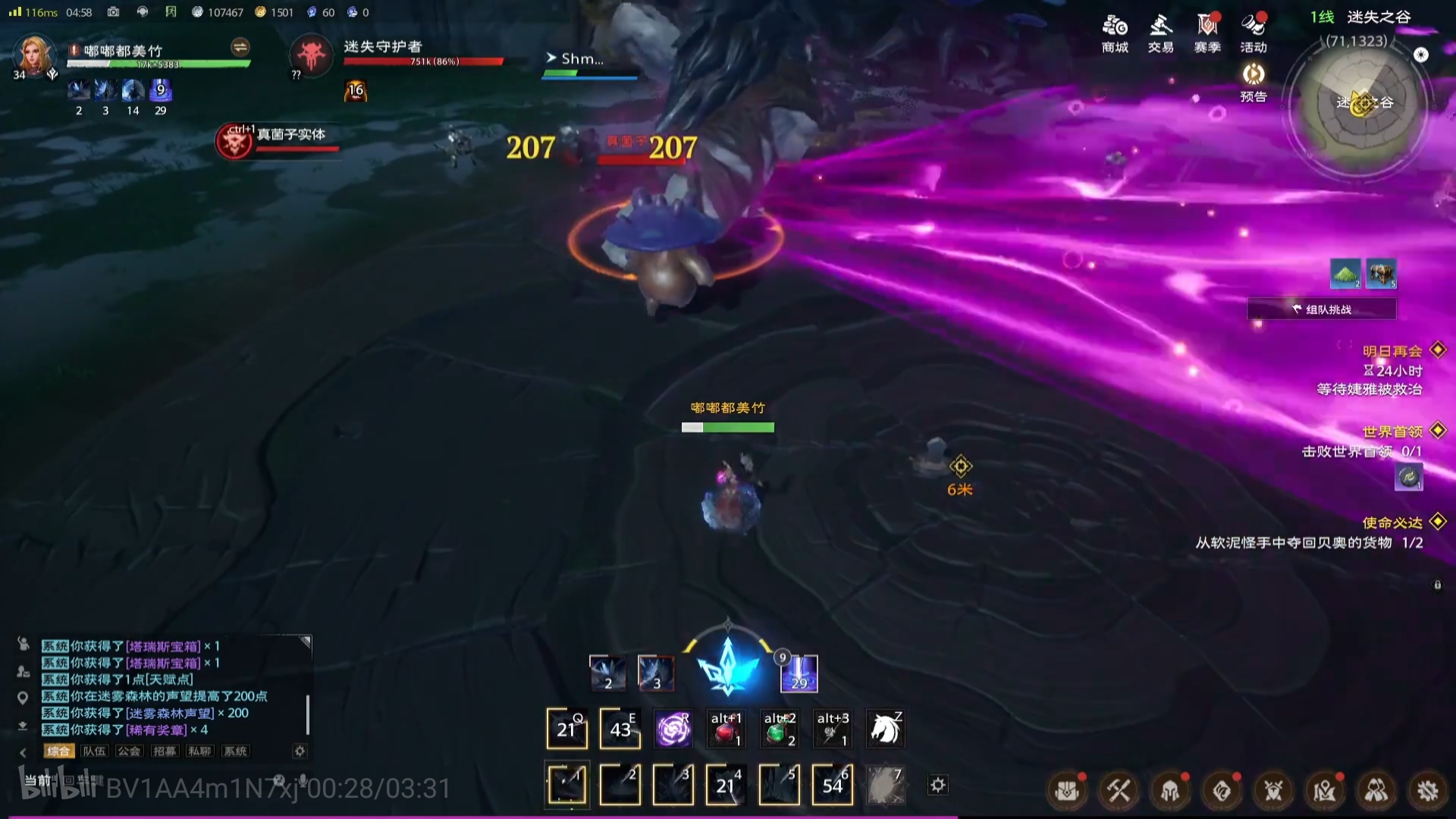Open the helmet character equipment menu
Image resolution: width=1456 pixels, height=819 pixels.
(x=1170, y=791)
